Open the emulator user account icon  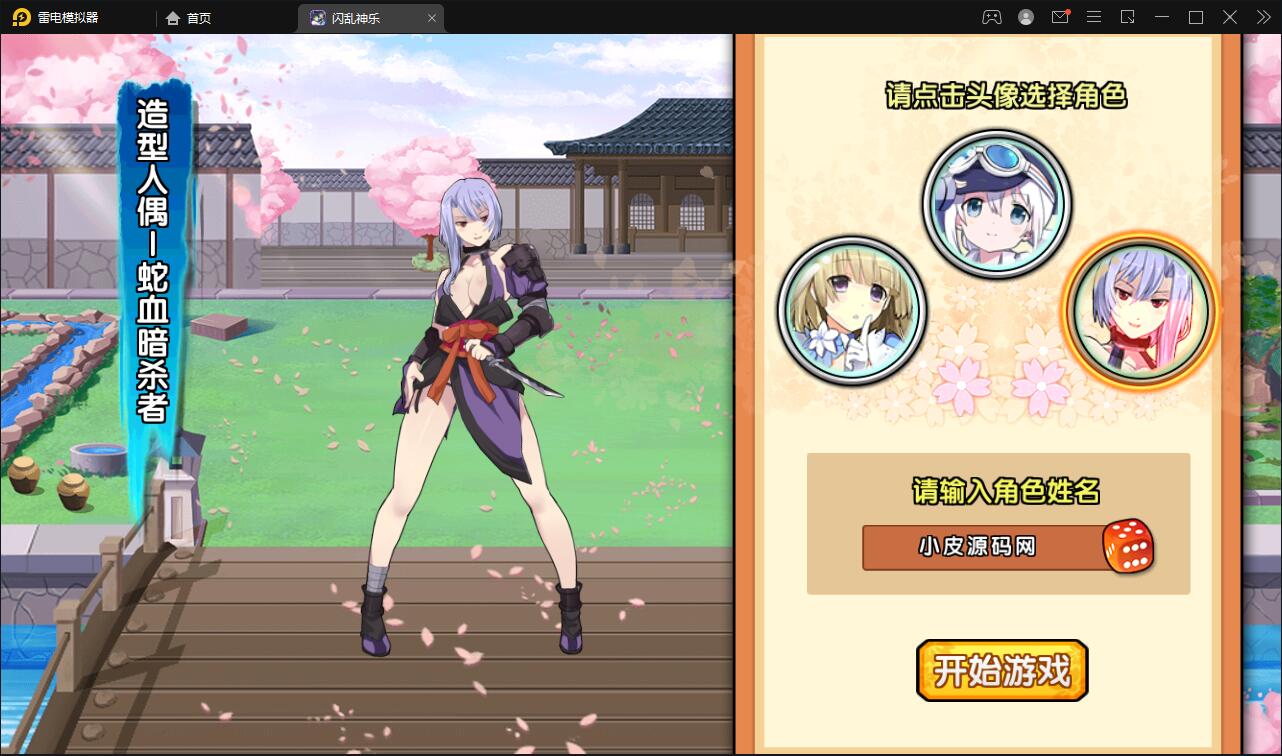point(1026,17)
